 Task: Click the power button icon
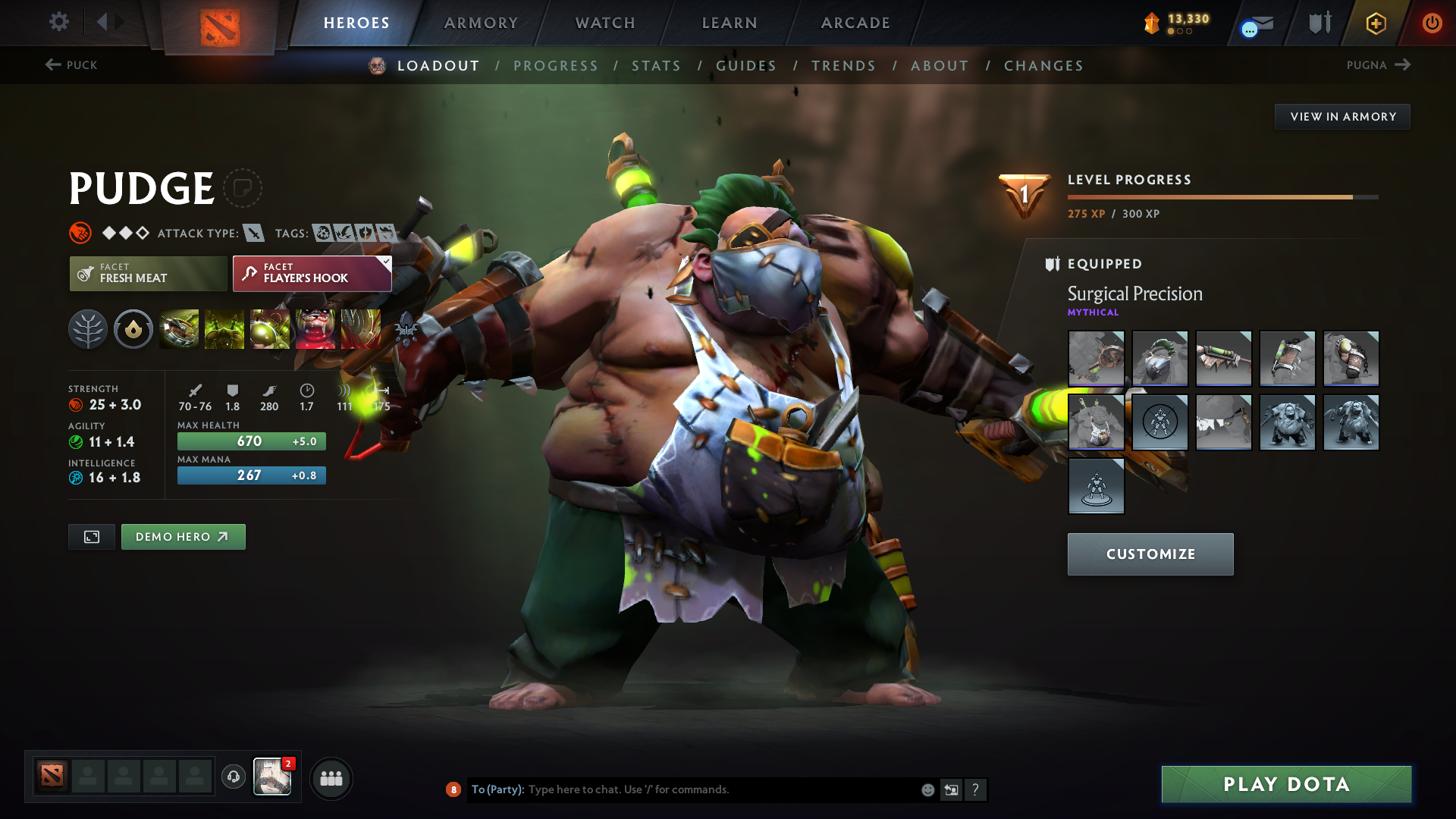(x=1432, y=23)
